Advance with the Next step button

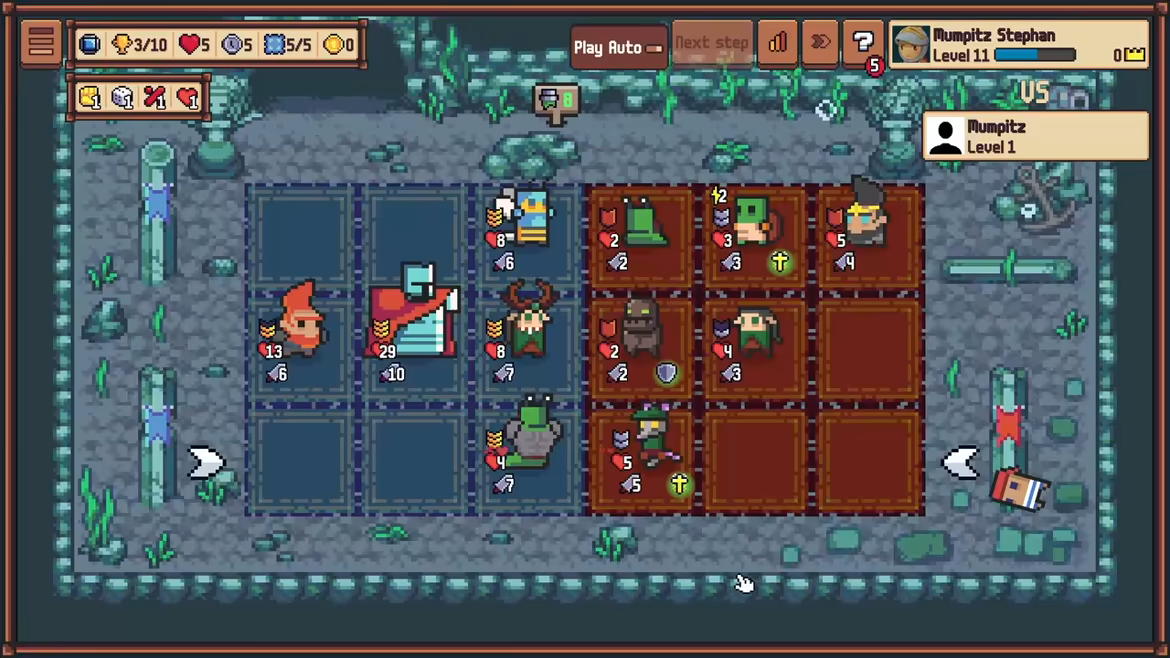click(712, 45)
